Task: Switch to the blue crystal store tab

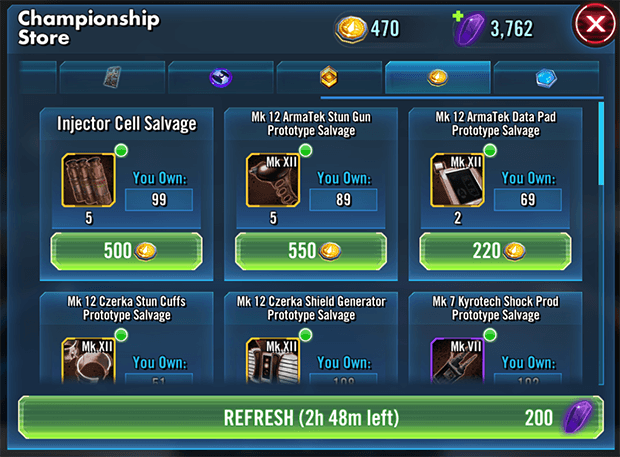Action: pos(546,77)
